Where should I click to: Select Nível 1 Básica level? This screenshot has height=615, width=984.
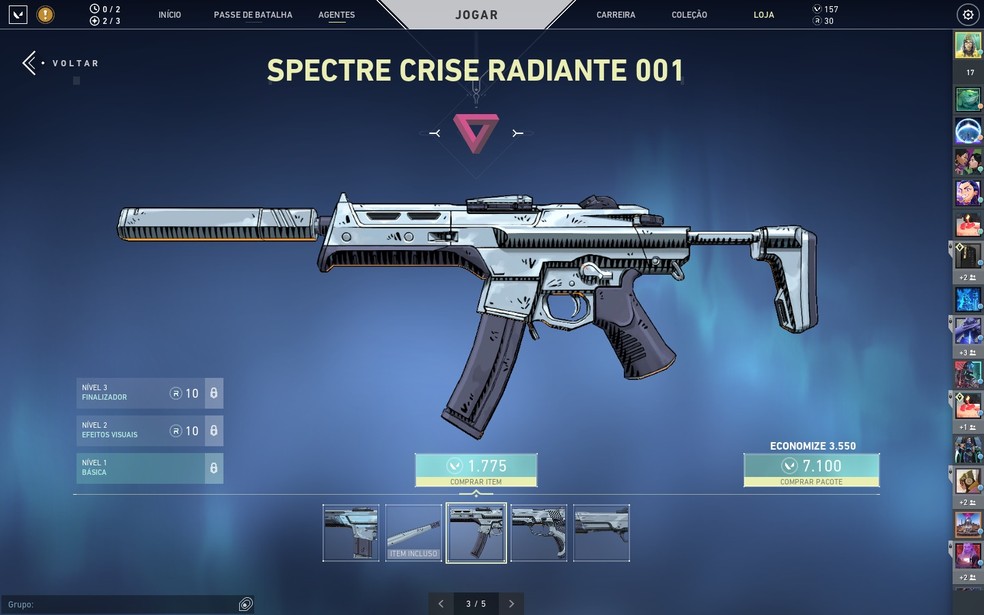click(x=149, y=468)
